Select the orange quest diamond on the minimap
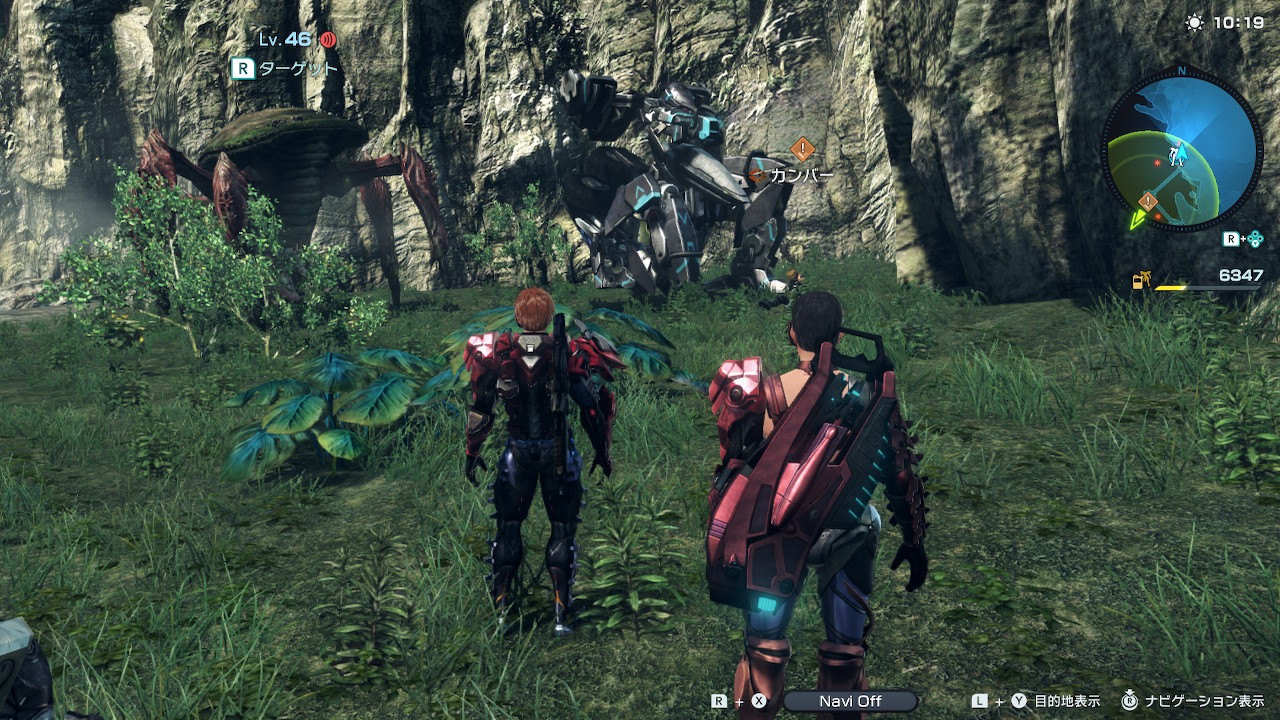The image size is (1280, 720). [x=1148, y=201]
